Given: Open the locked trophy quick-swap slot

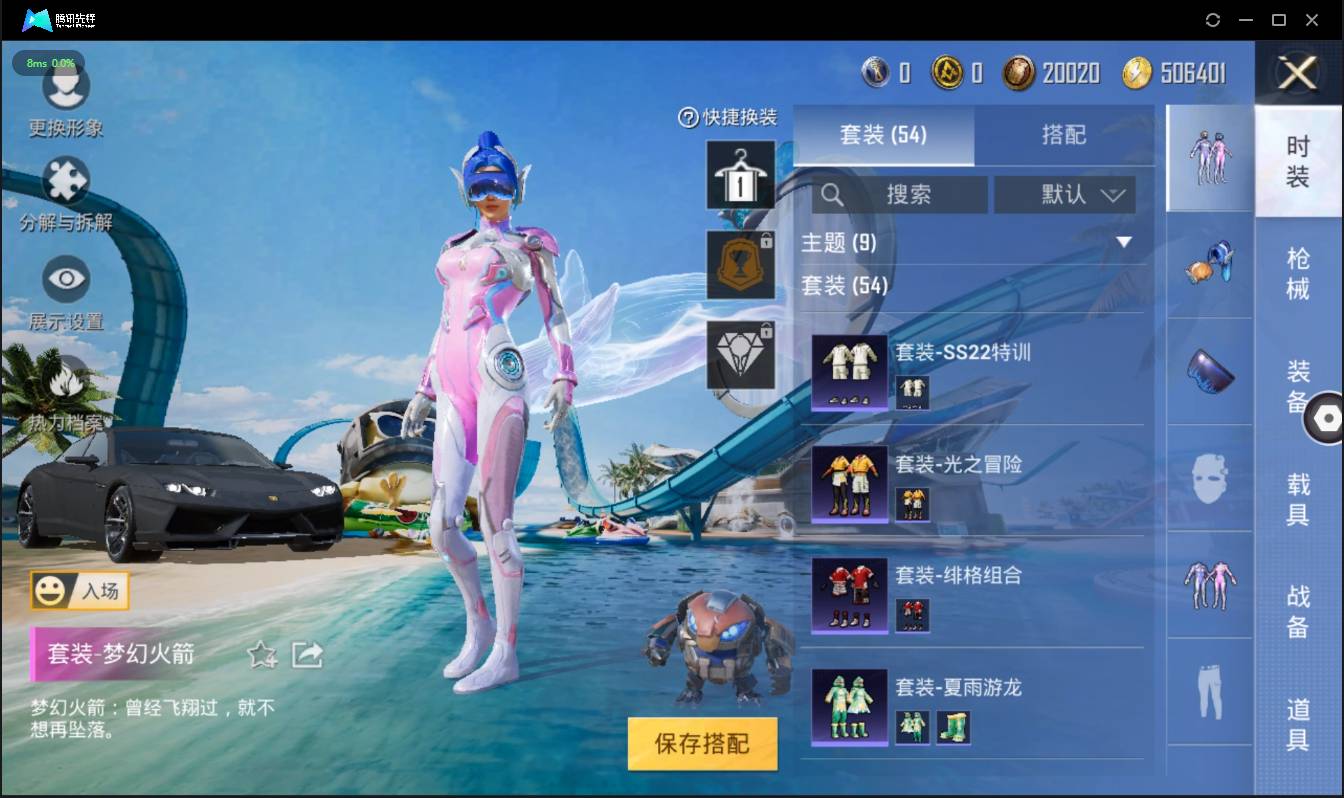Looking at the screenshot, I should [740, 265].
